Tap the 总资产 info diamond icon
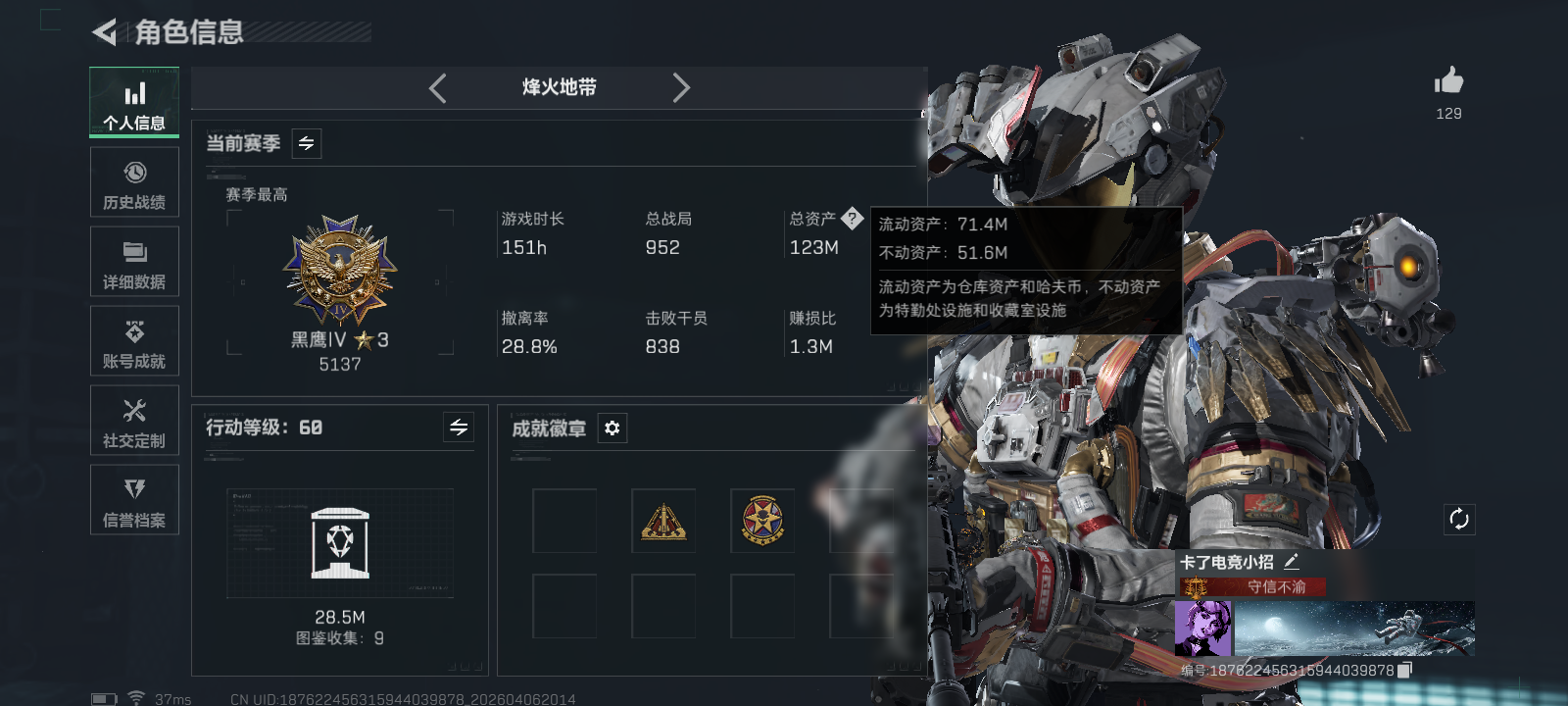The image size is (1568, 706). tap(852, 219)
